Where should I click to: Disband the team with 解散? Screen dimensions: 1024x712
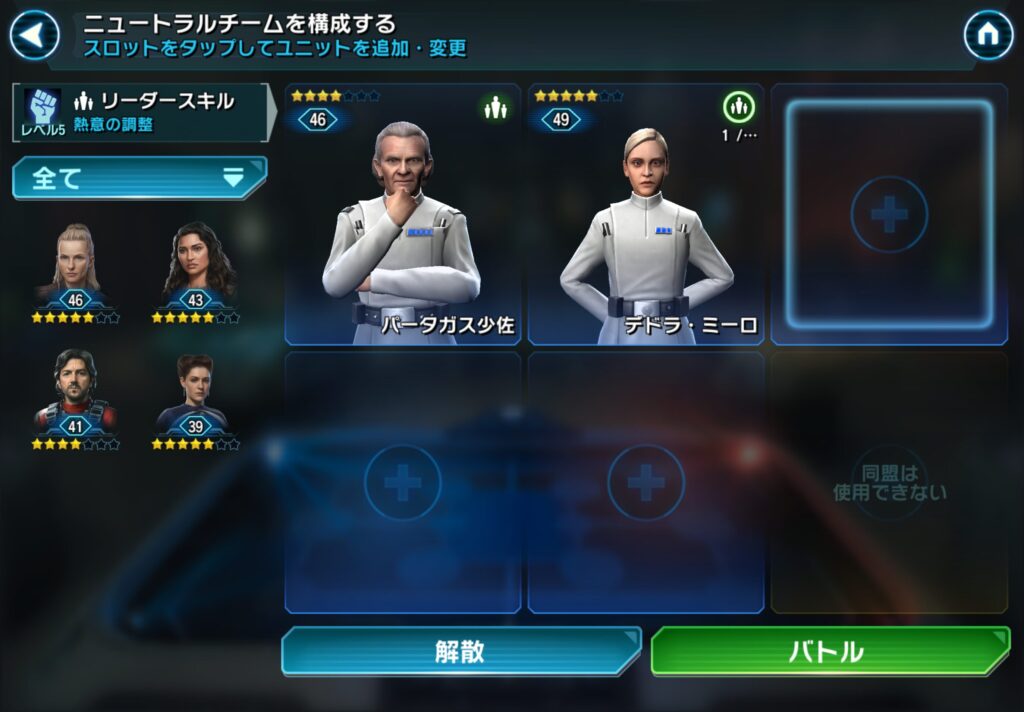coord(460,652)
